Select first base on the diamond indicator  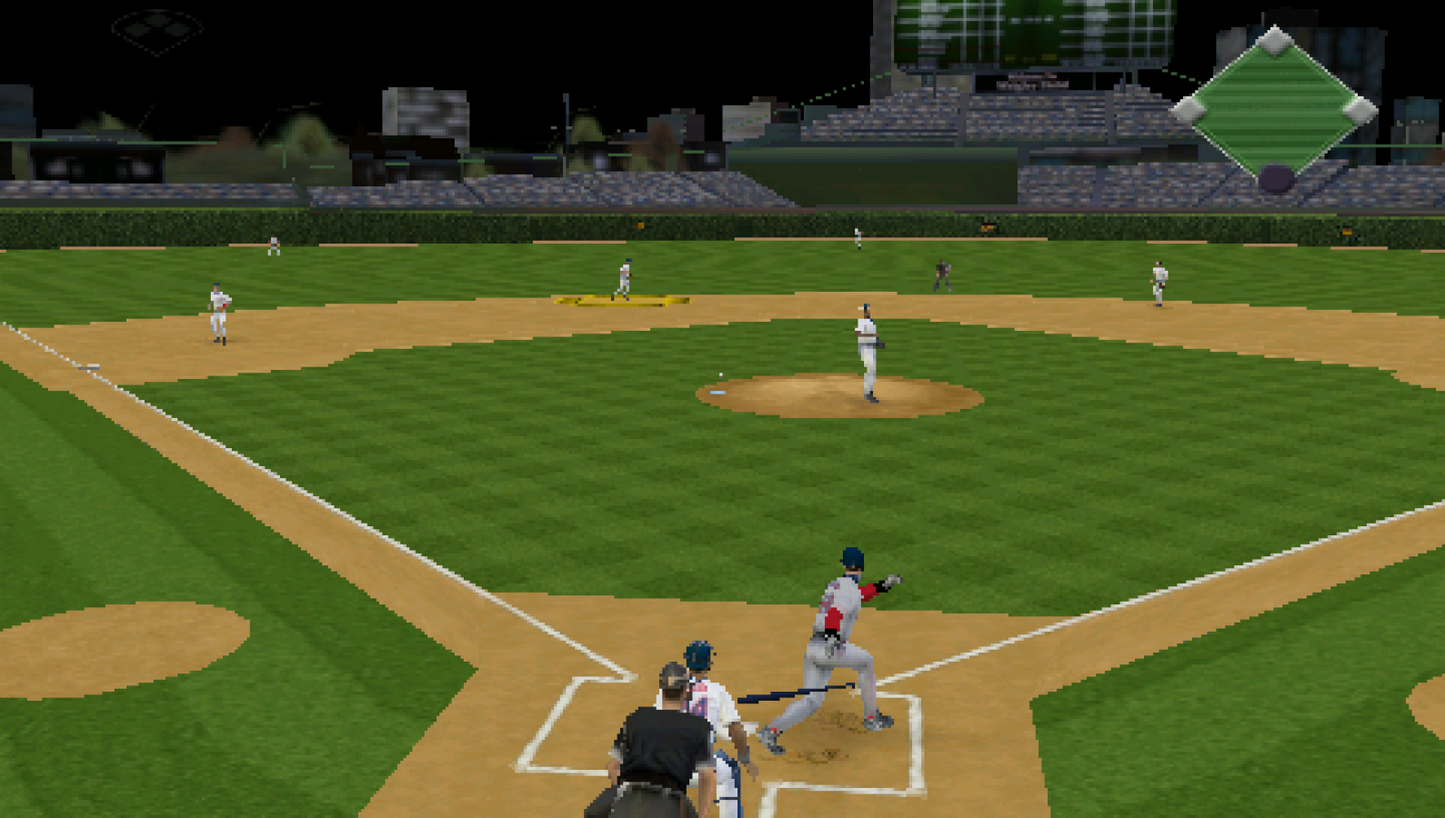coord(1360,110)
